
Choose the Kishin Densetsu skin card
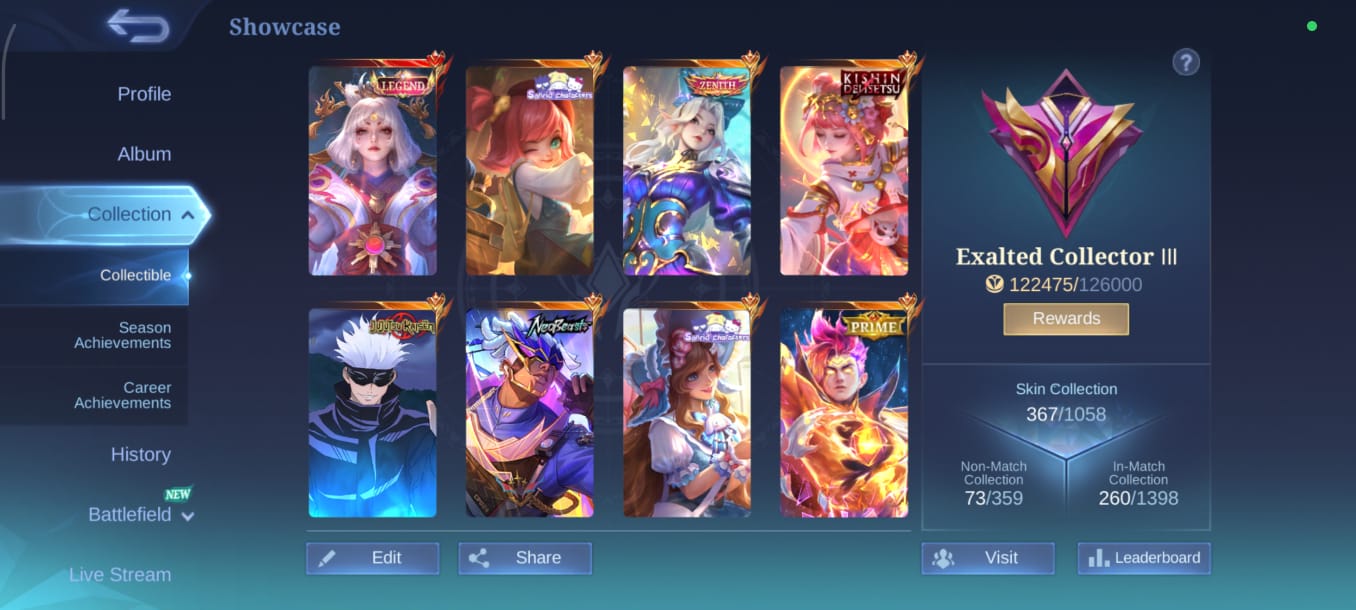point(844,171)
